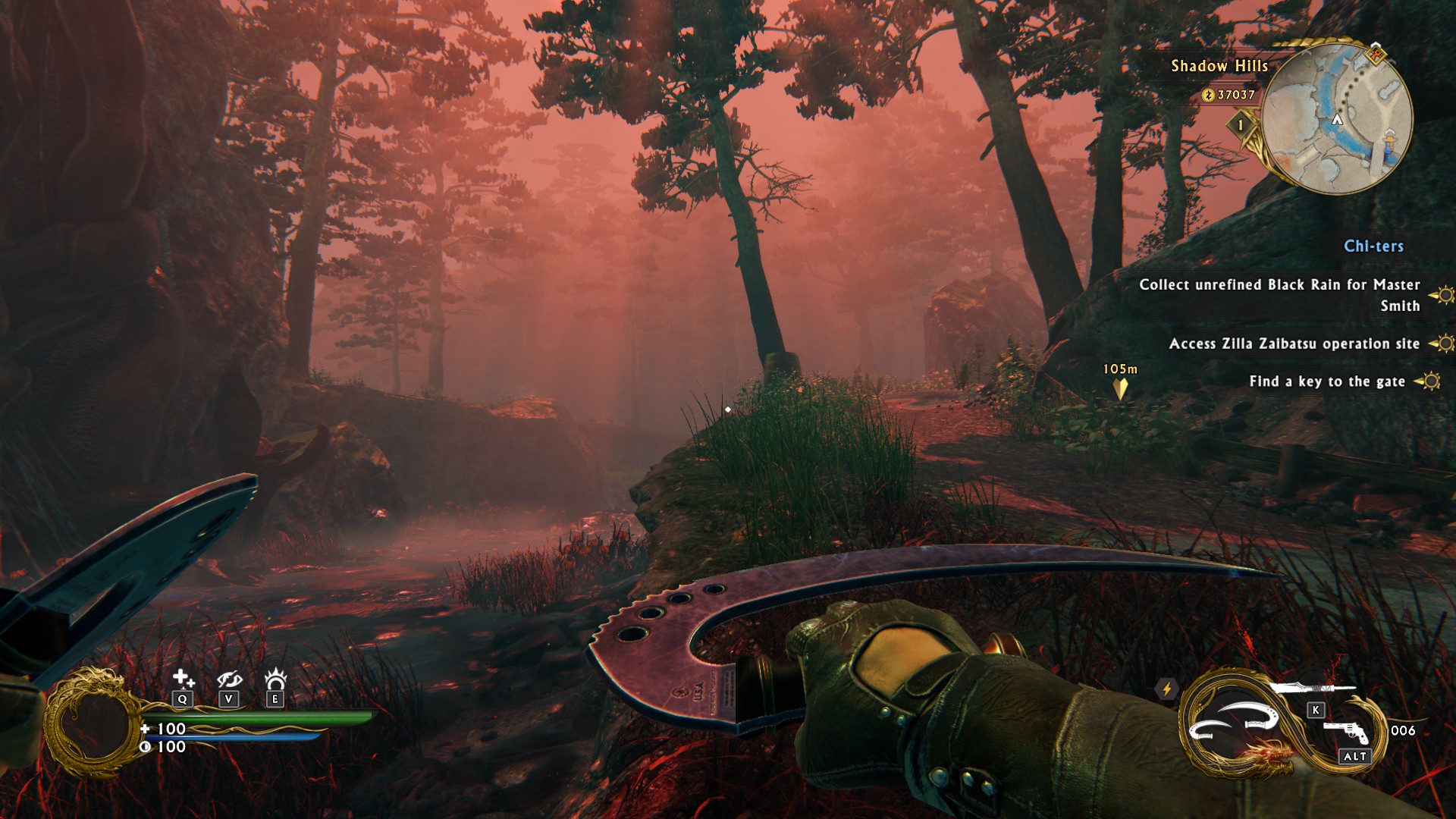The image size is (1456, 819).
Task: Select the orange marker atop the minimap
Action: point(1376,54)
